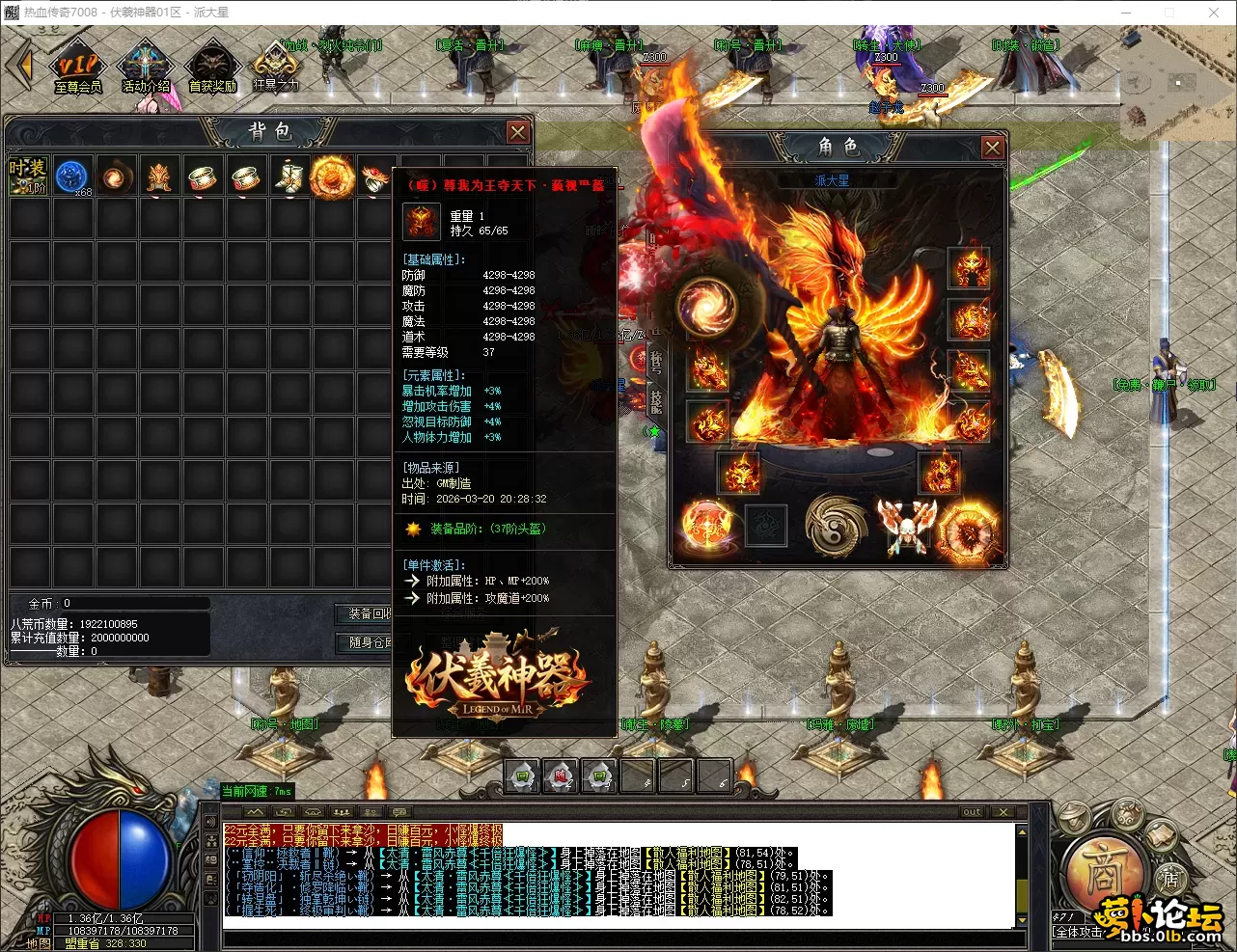
Task: Click the 装备回收 equipment recycle button
Action: coord(369,613)
